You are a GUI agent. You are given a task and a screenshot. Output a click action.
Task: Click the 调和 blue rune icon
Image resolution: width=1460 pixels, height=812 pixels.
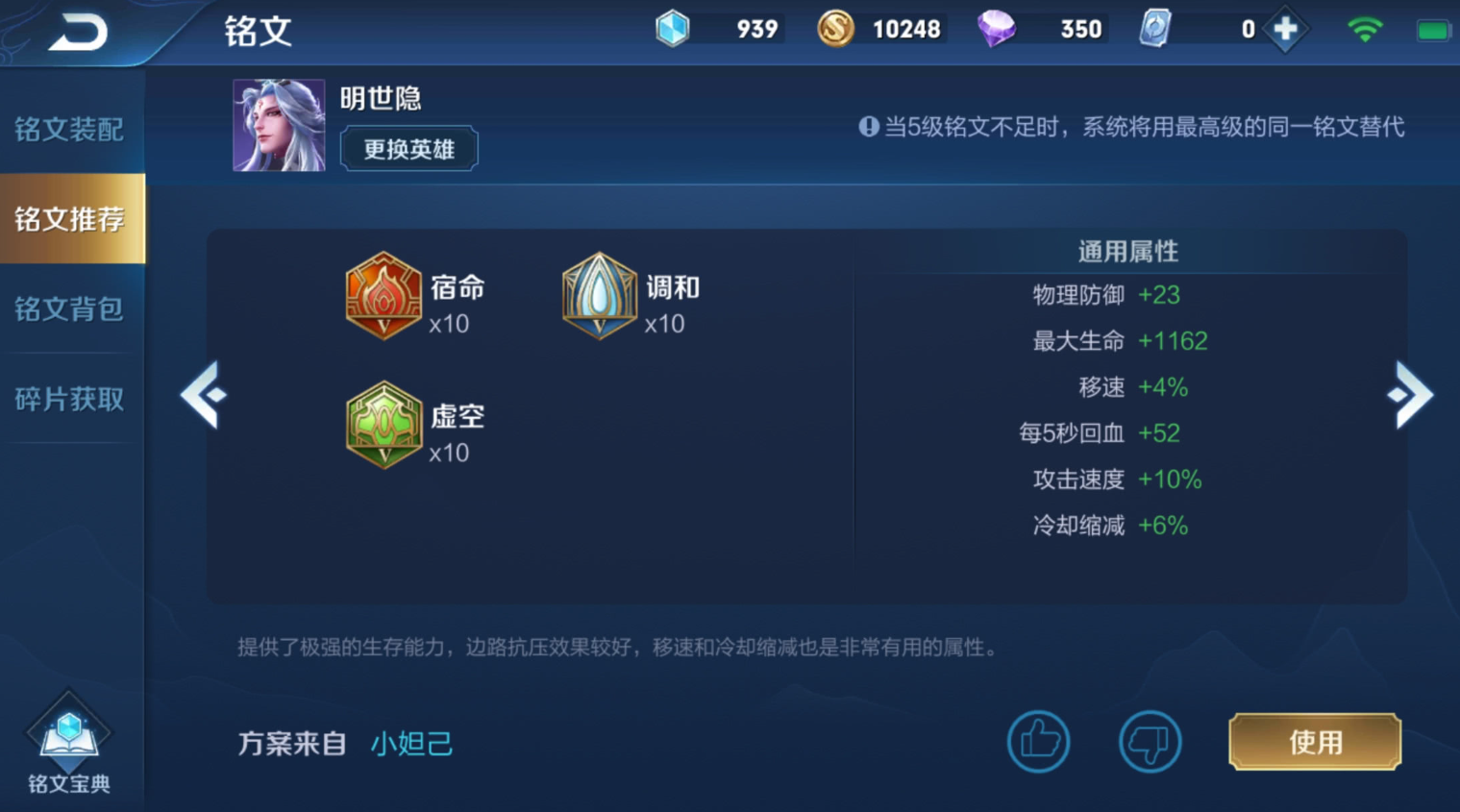(598, 296)
